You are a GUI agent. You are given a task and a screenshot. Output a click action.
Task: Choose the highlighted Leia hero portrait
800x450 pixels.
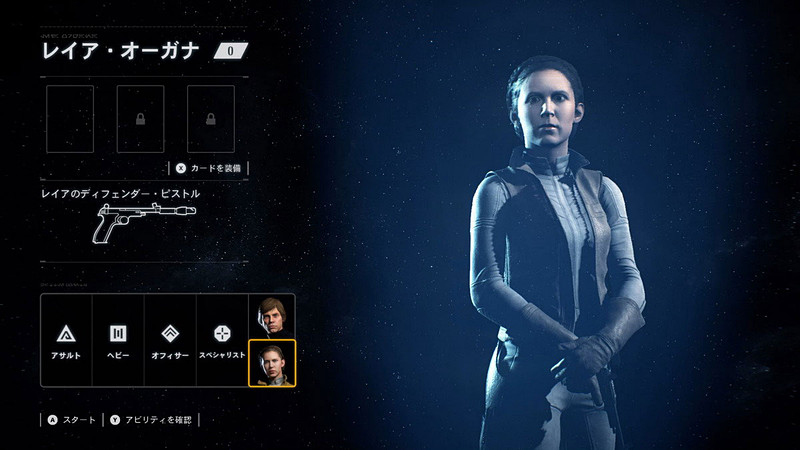(x=270, y=363)
